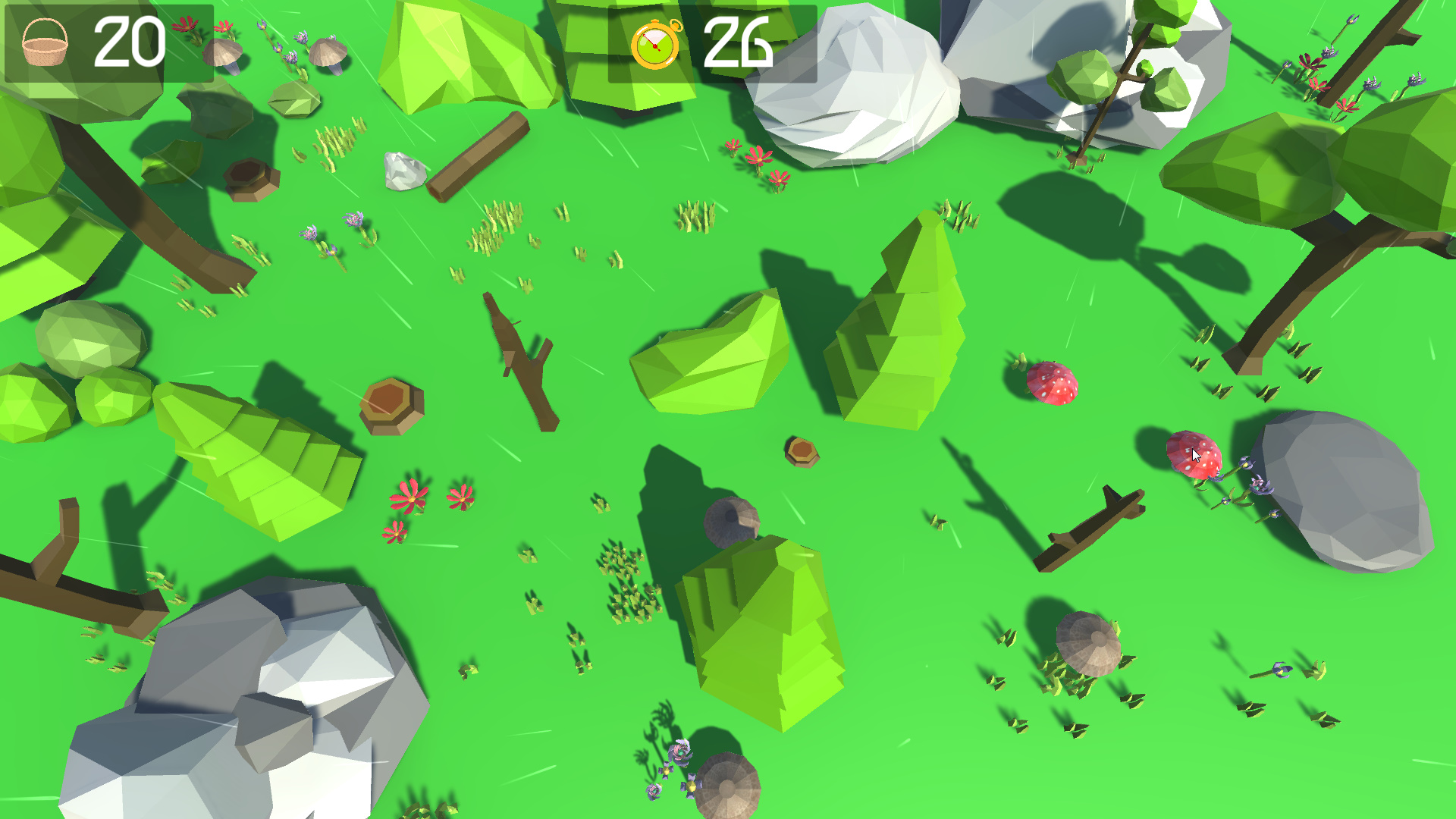Click the basket icon in the score panel

[45, 44]
